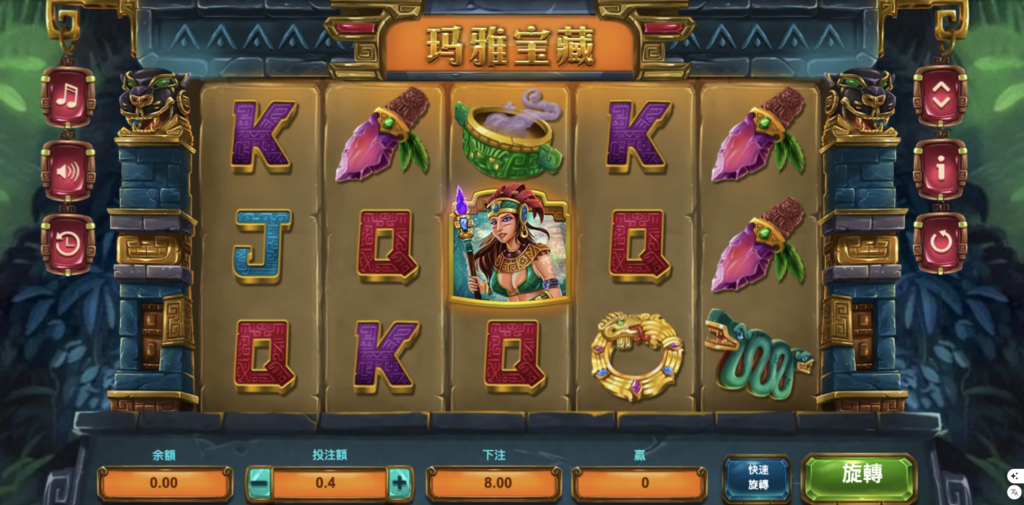Increase the bet with the plus button
This screenshot has width=1024, height=505.
pos(400,483)
